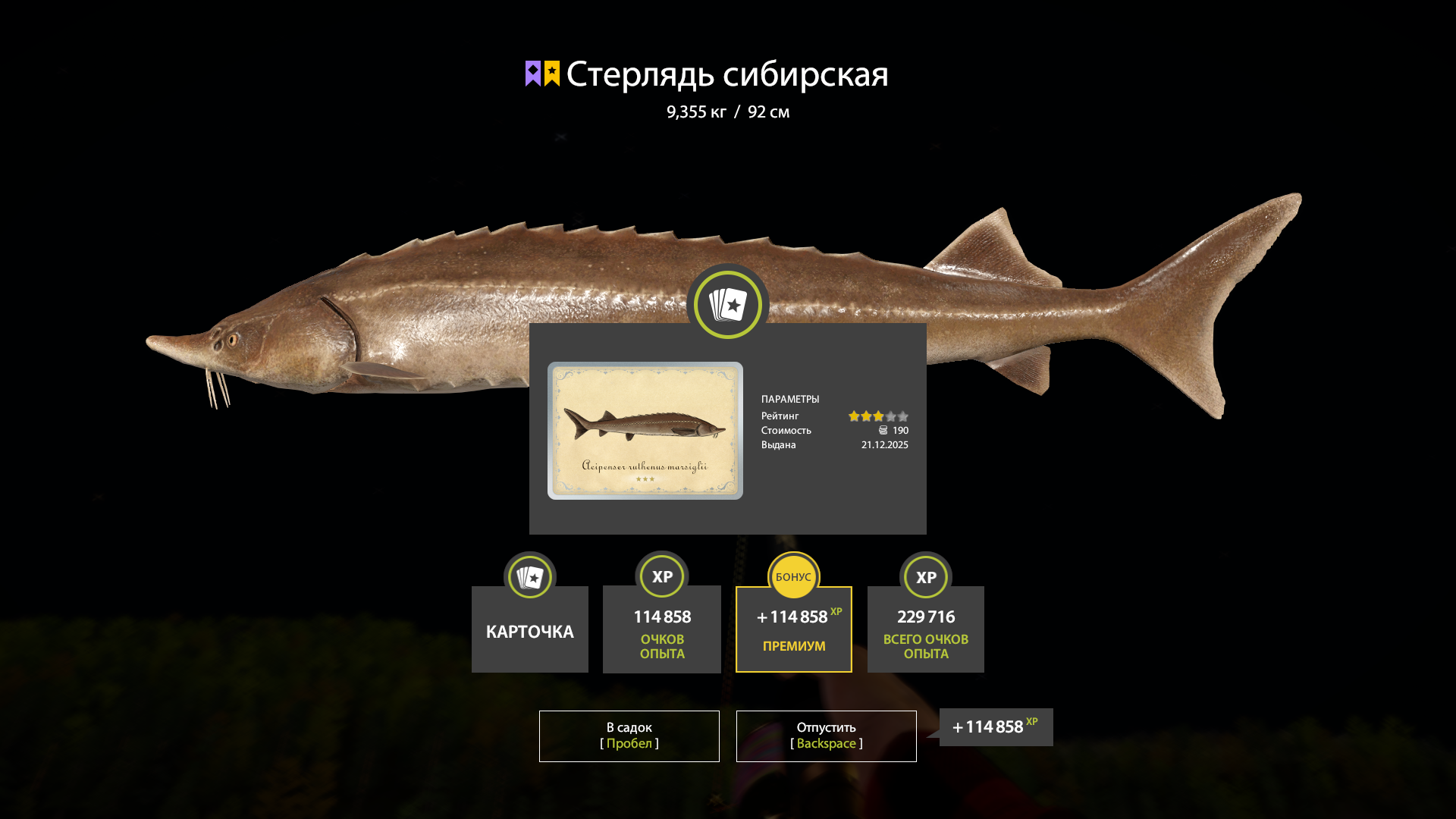The height and width of the screenshot is (819, 1456).
Task: Open the Acipenser ruthenus marsiglii card thumbnail
Action: (x=646, y=431)
